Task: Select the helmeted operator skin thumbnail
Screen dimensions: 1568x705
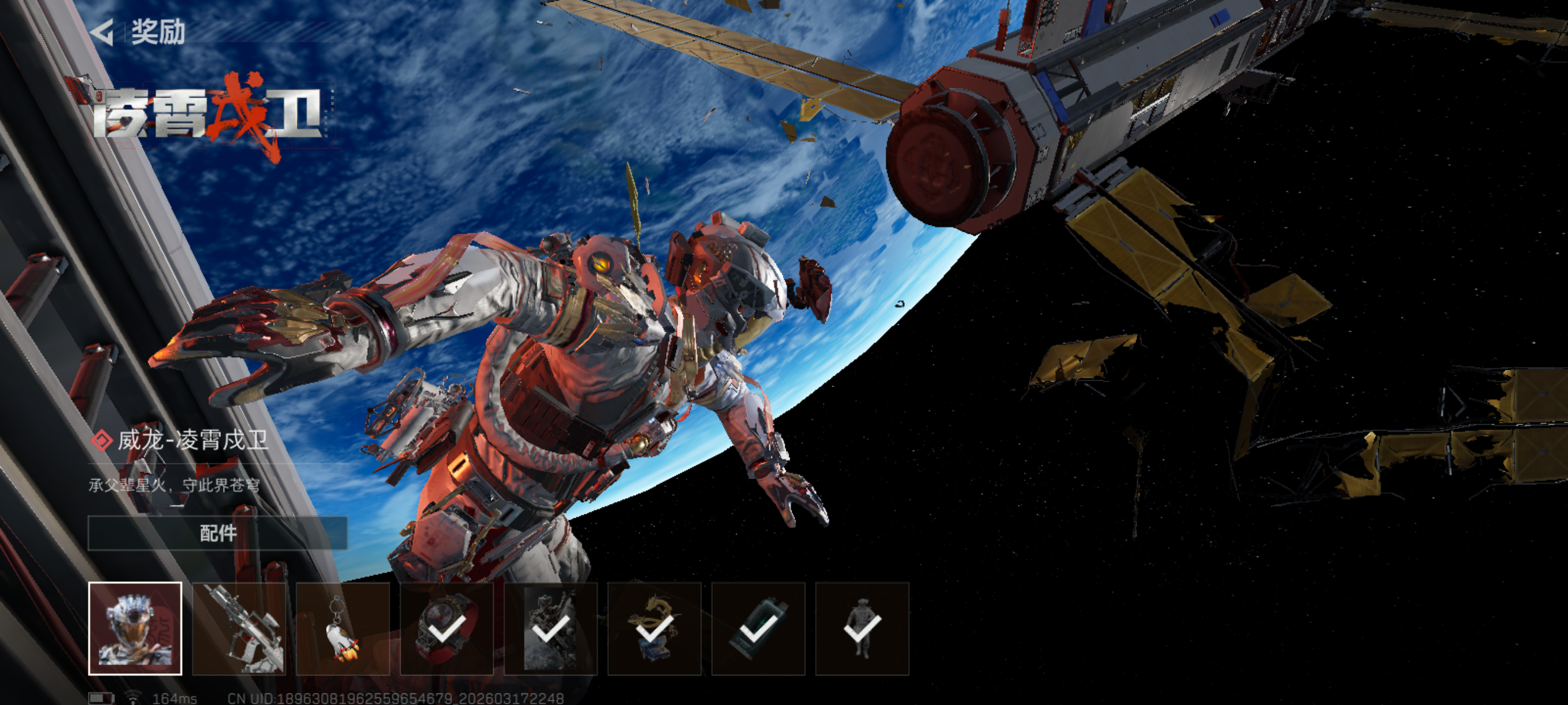Action: (135, 628)
